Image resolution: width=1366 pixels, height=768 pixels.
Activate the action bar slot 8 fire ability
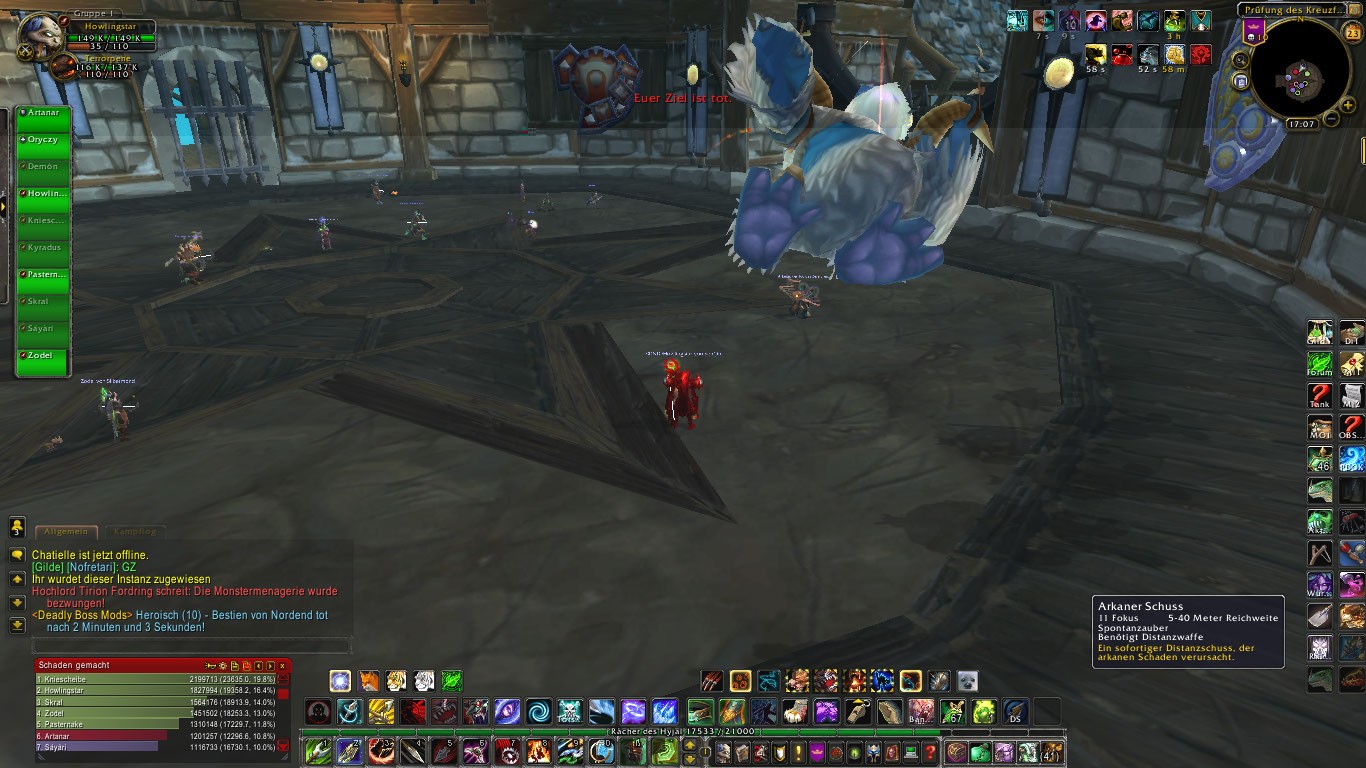539,751
